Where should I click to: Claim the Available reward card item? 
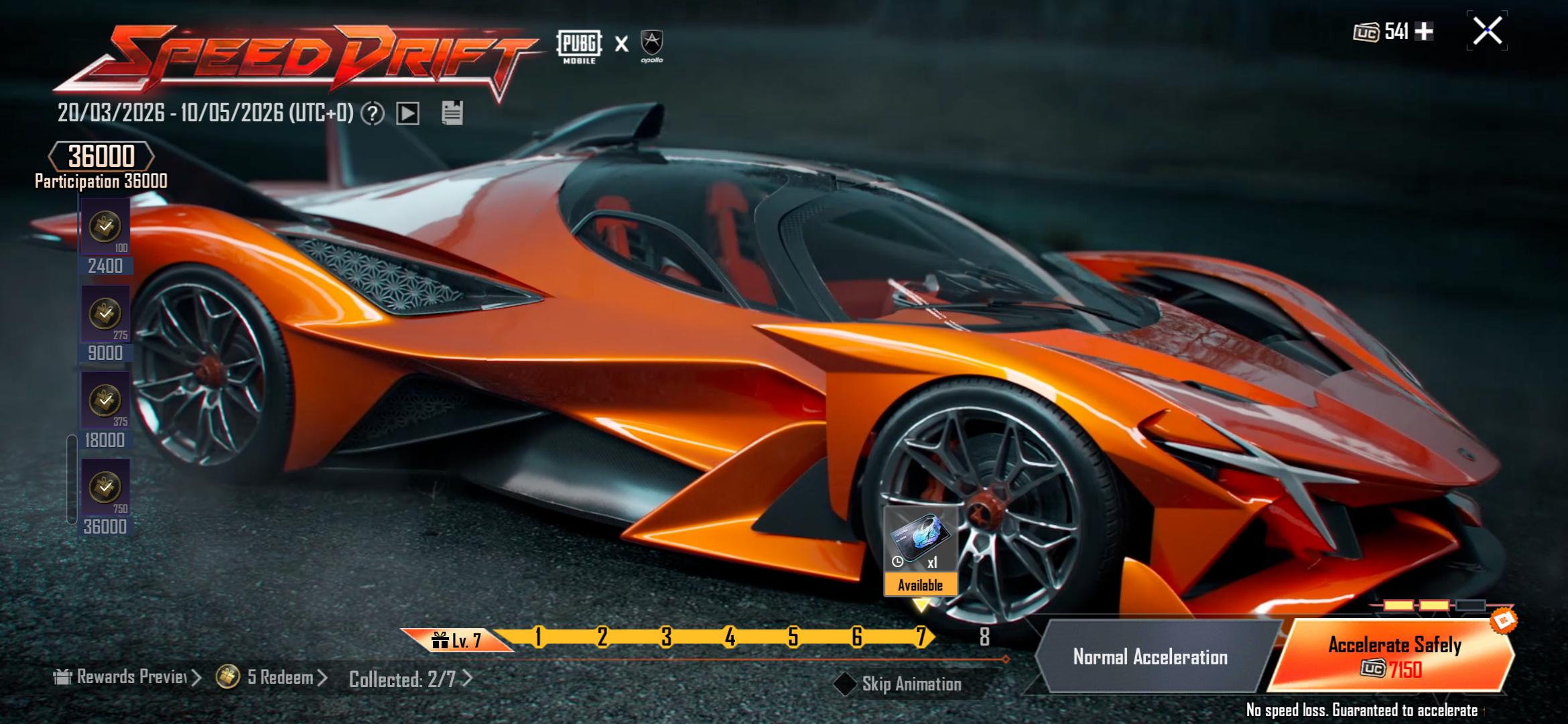tap(920, 551)
